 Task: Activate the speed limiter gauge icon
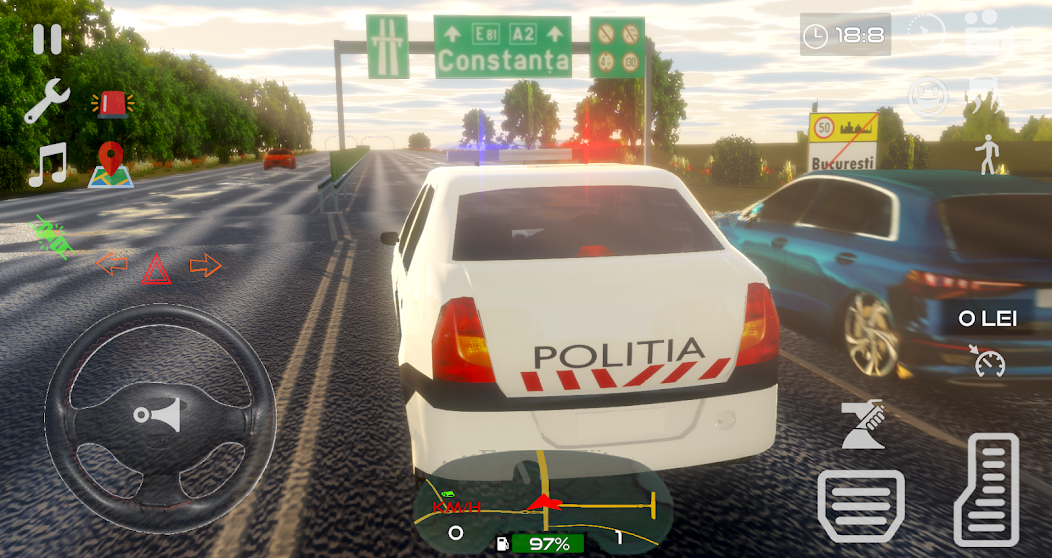click(x=990, y=362)
